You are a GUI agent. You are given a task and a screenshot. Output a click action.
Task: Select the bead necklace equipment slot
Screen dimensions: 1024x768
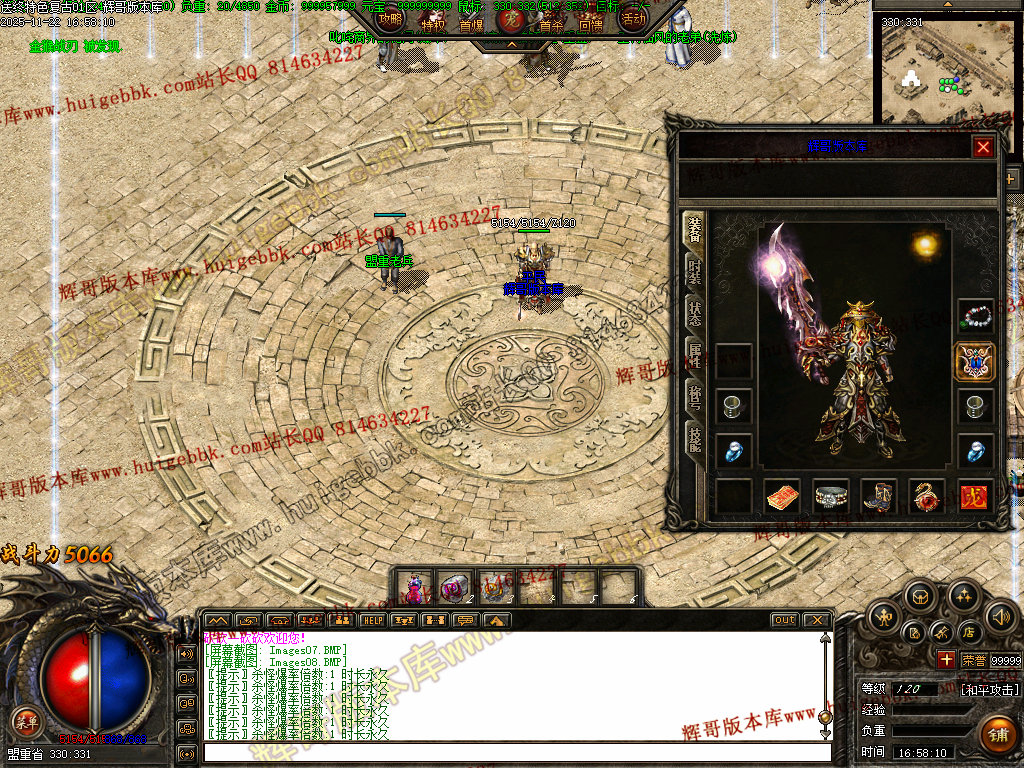pyautogui.click(x=975, y=316)
